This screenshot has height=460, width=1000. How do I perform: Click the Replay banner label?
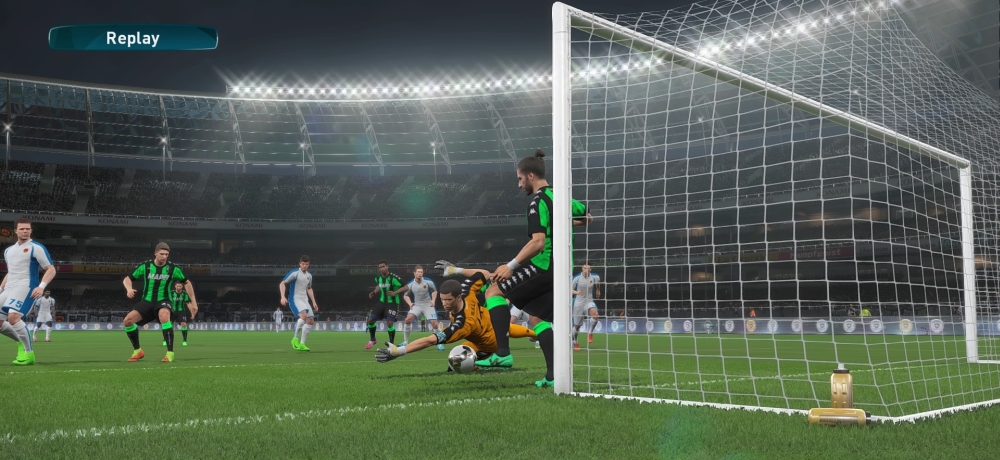pos(133,38)
